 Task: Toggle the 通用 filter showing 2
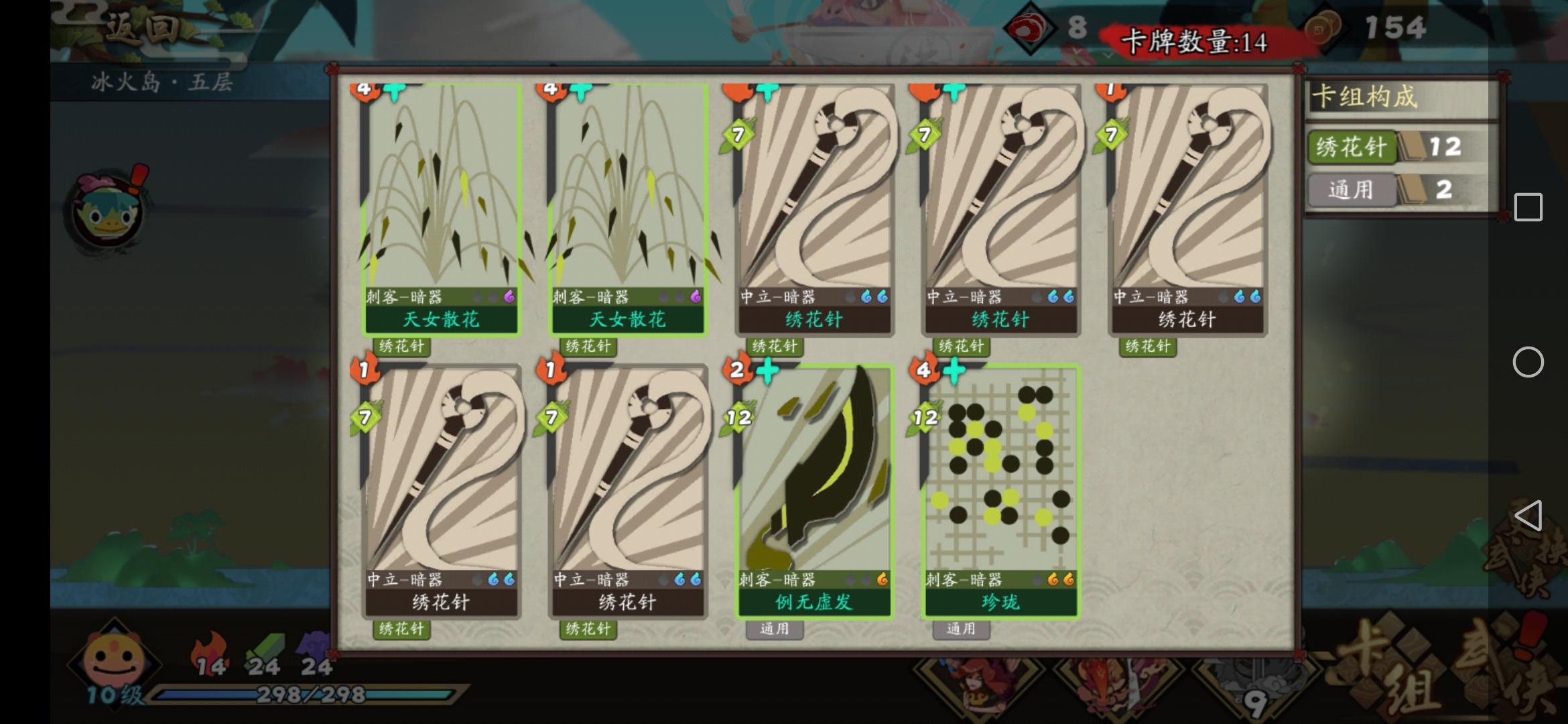1352,190
